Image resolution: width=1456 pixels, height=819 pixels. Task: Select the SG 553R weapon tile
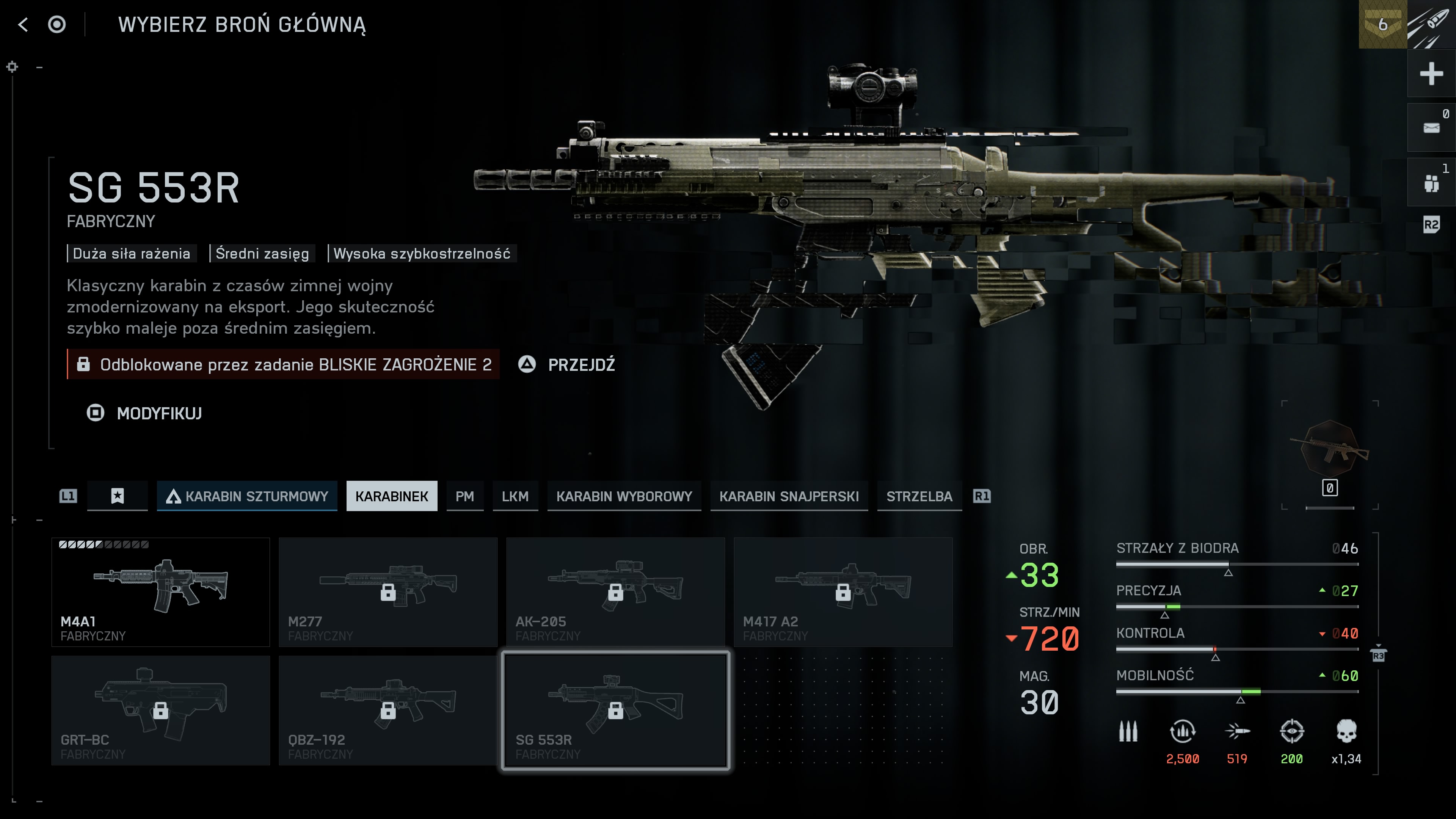click(615, 710)
